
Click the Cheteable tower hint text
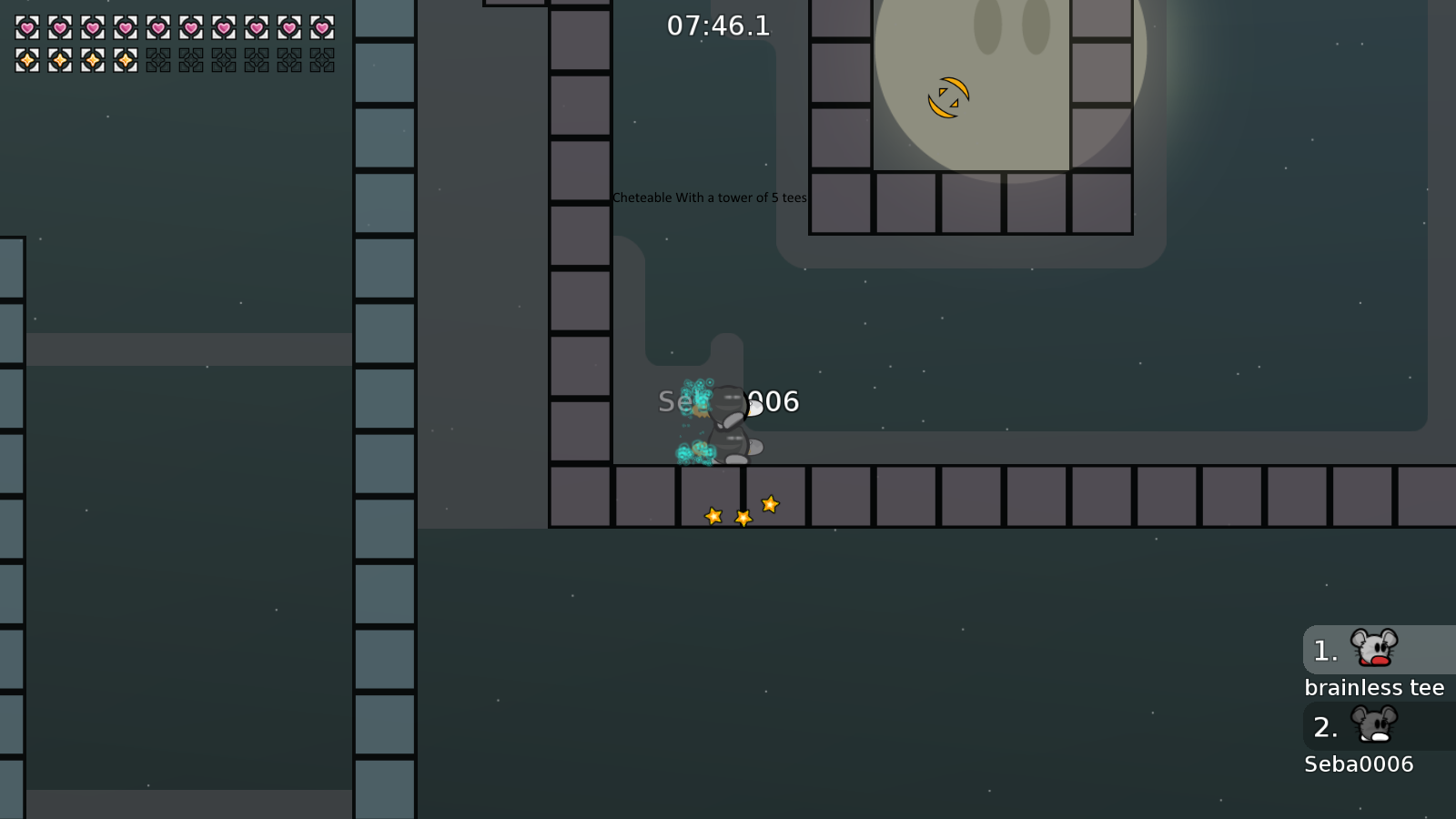(x=709, y=197)
